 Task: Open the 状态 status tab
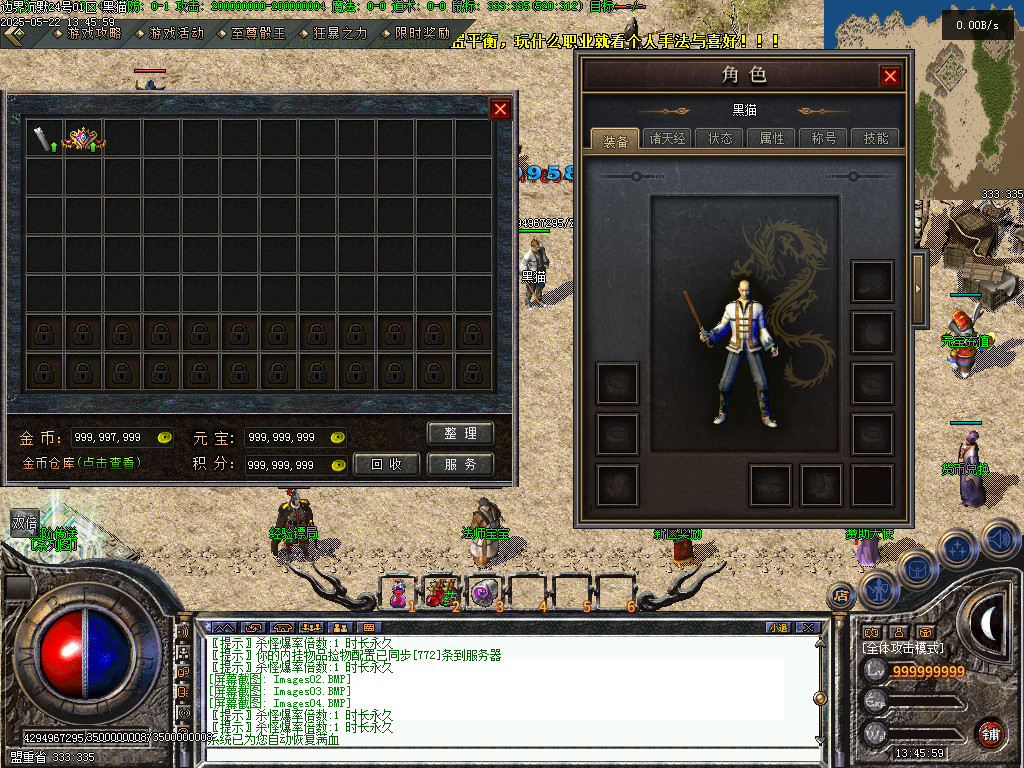(x=720, y=138)
